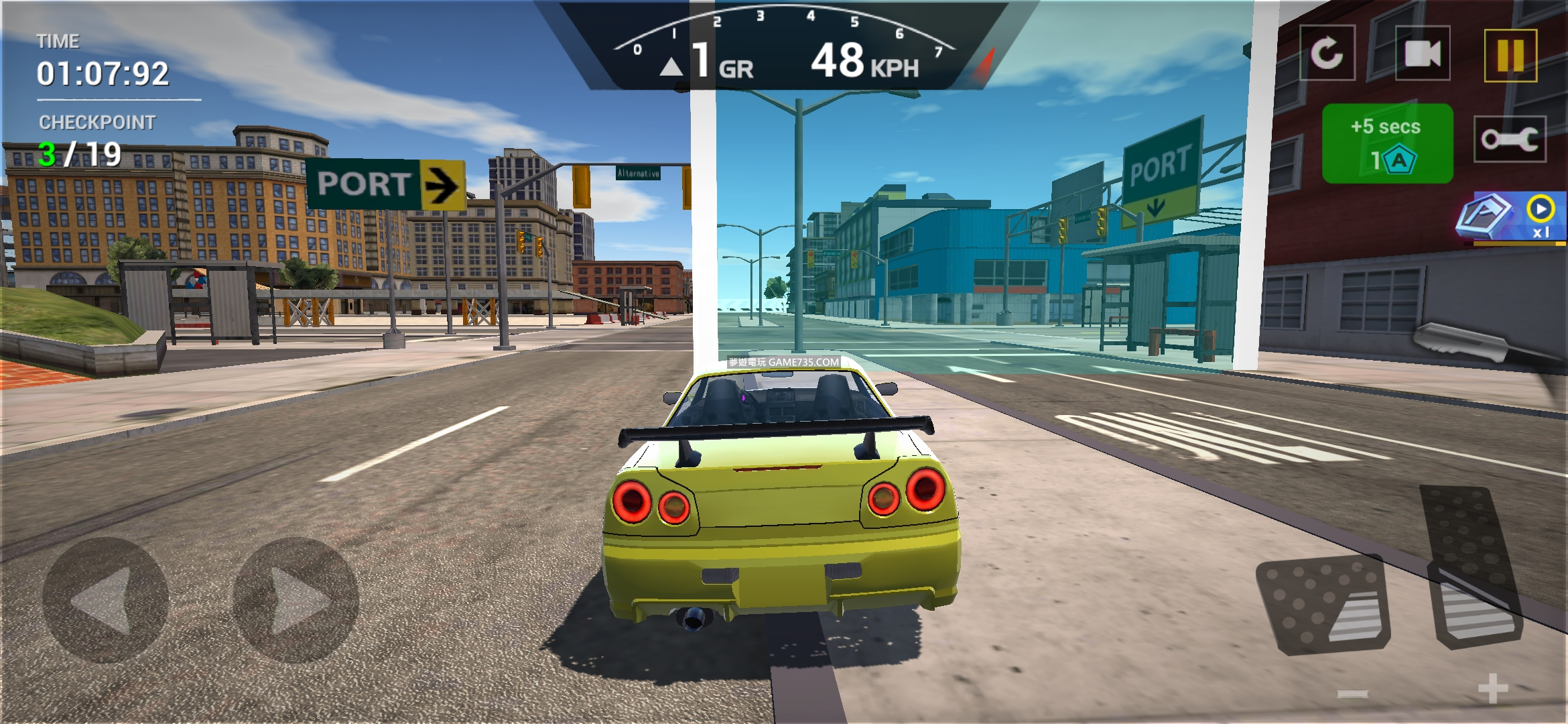The height and width of the screenshot is (724, 1568).
Task: Steer right with the right arrow
Action: pyautogui.click(x=296, y=600)
